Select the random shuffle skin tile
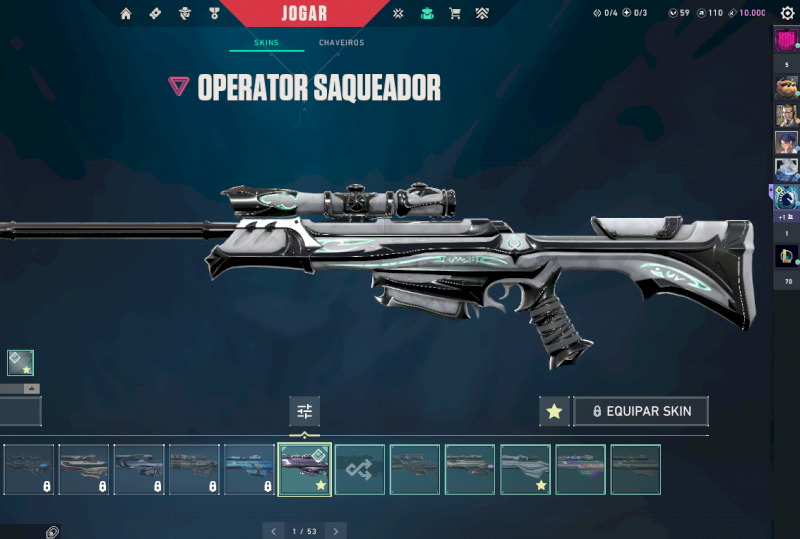This screenshot has width=800, height=539. 359,470
